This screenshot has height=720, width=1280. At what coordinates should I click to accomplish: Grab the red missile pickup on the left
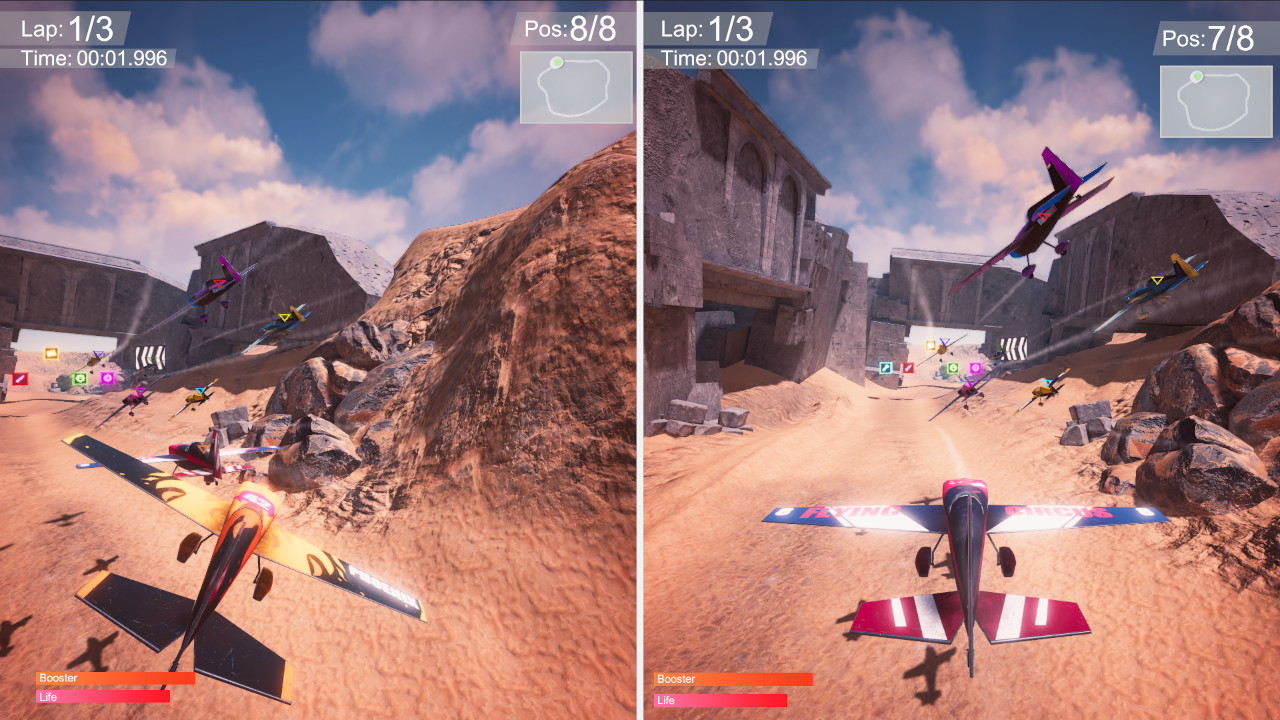tap(20, 379)
